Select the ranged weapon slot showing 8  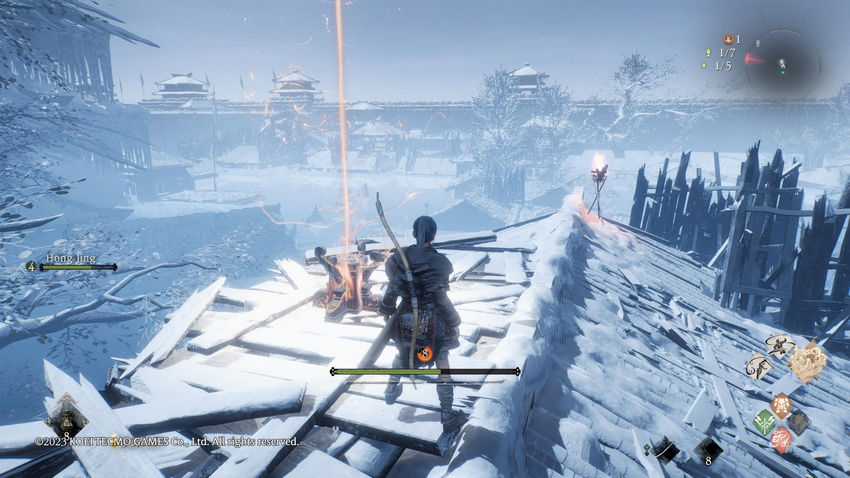pyautogui.click(x=709, y=451)
